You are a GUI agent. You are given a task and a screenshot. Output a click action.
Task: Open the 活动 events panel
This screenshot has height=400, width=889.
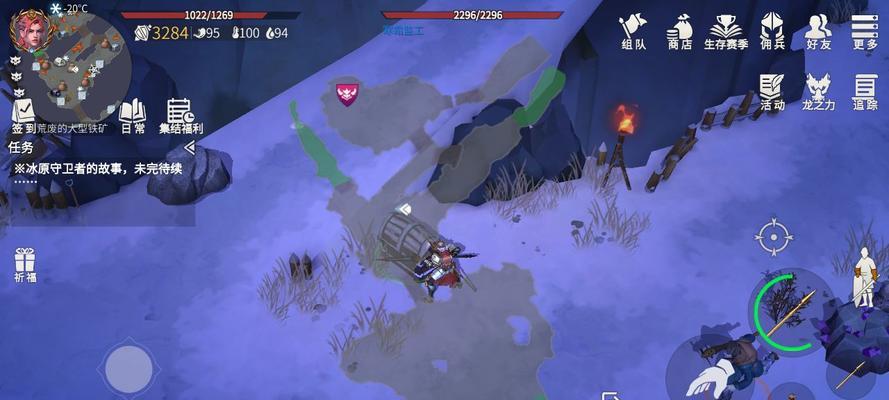pyautogui.click(x=772, y=91)
